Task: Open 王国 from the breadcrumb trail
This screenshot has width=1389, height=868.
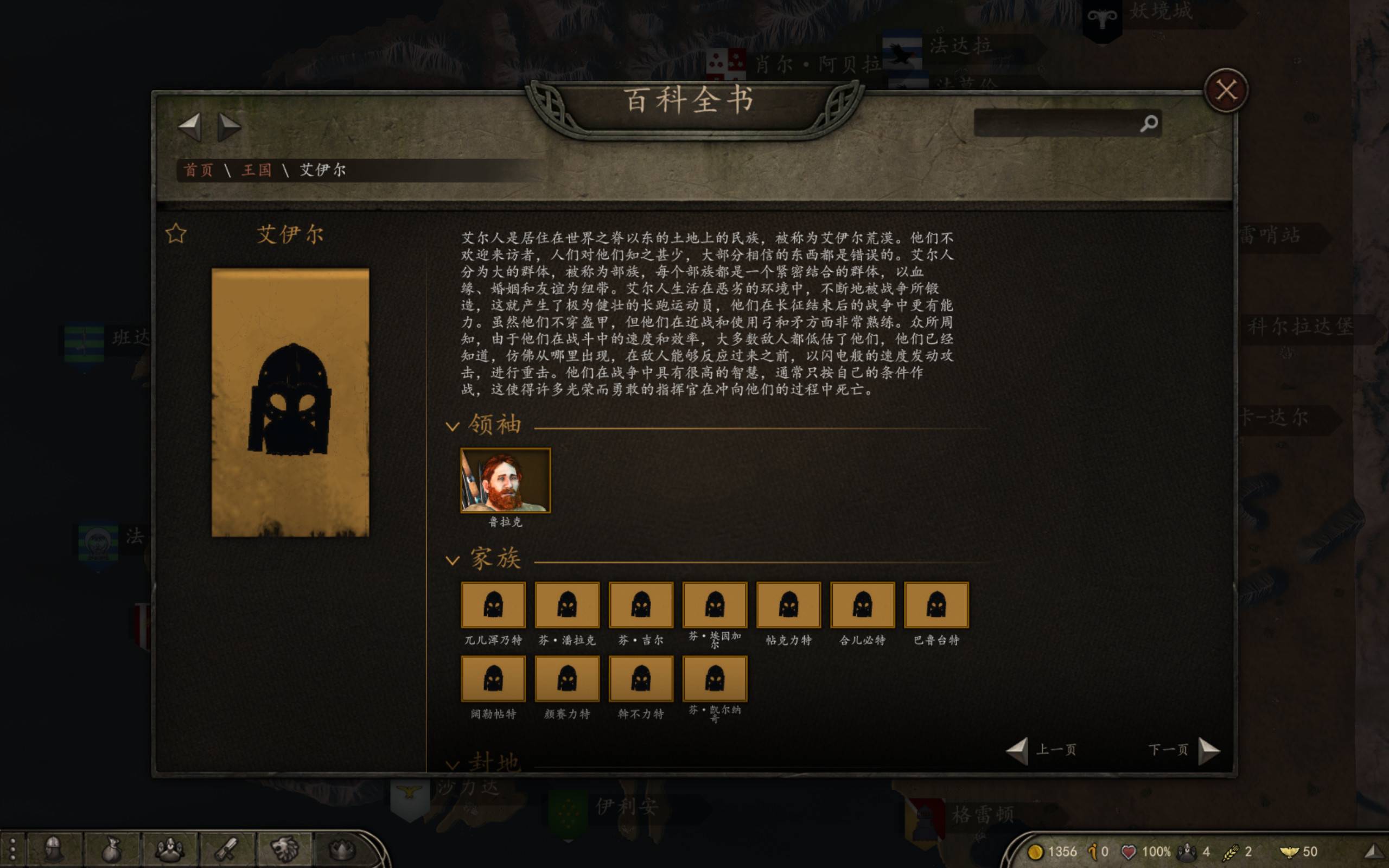Action: (x=259, y=169)
